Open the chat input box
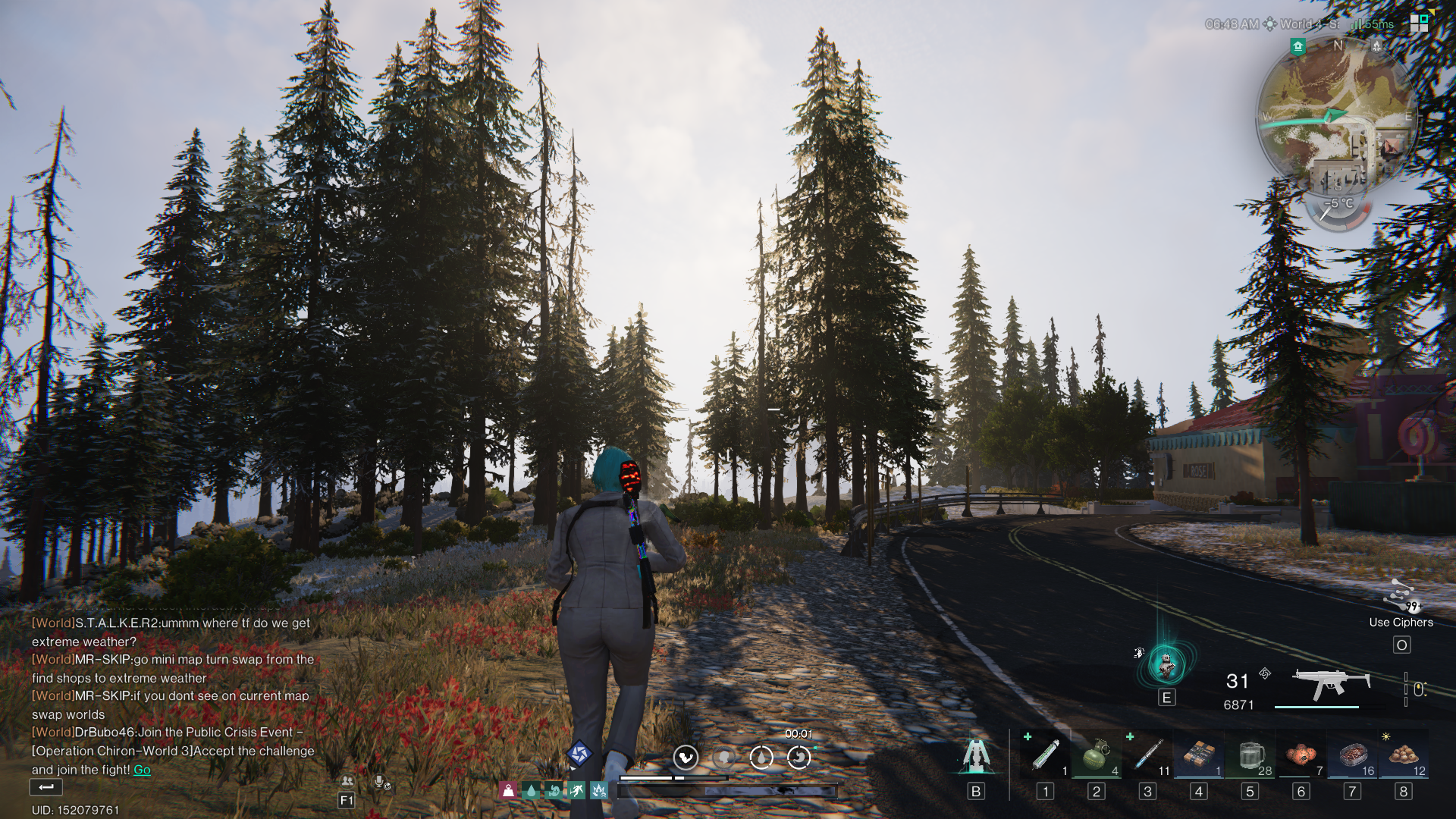Viewport: 1456px width, 819px height. click(45, 787)
